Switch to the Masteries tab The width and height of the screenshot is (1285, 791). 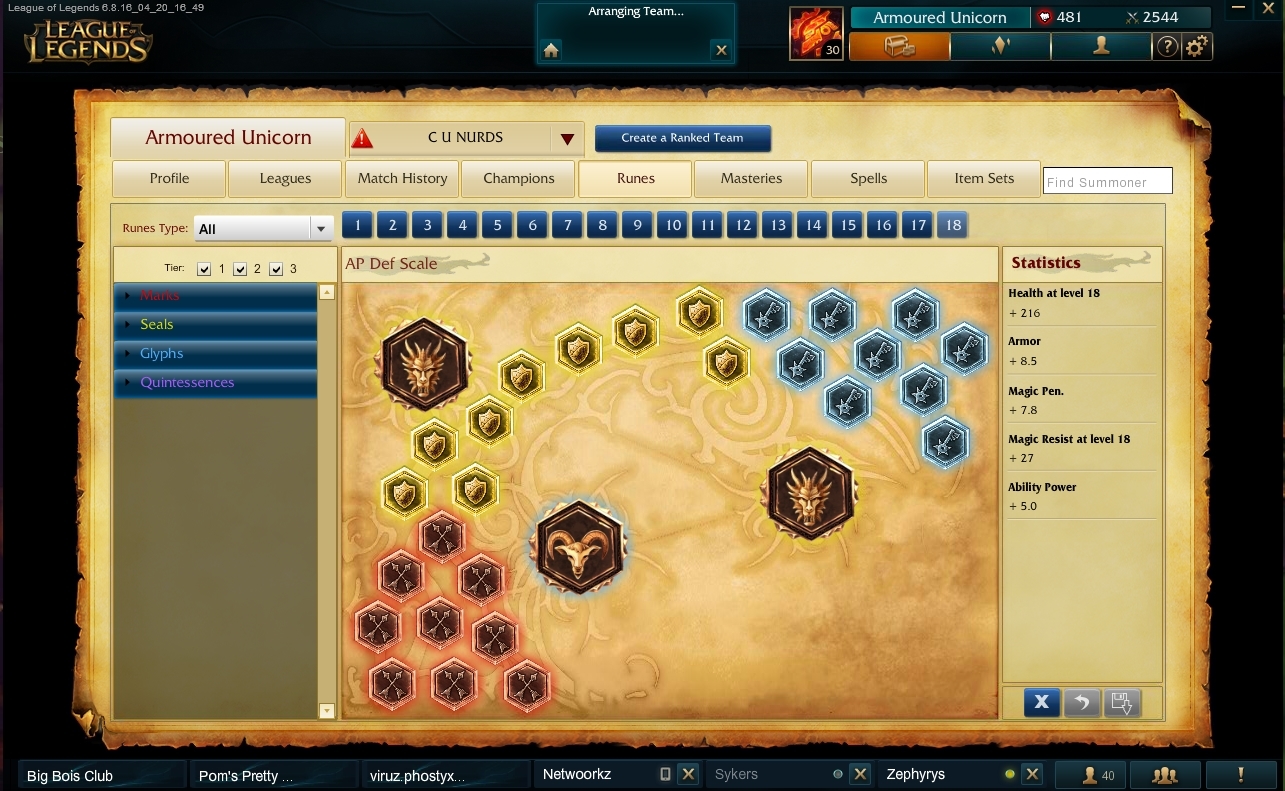point(751,179)
